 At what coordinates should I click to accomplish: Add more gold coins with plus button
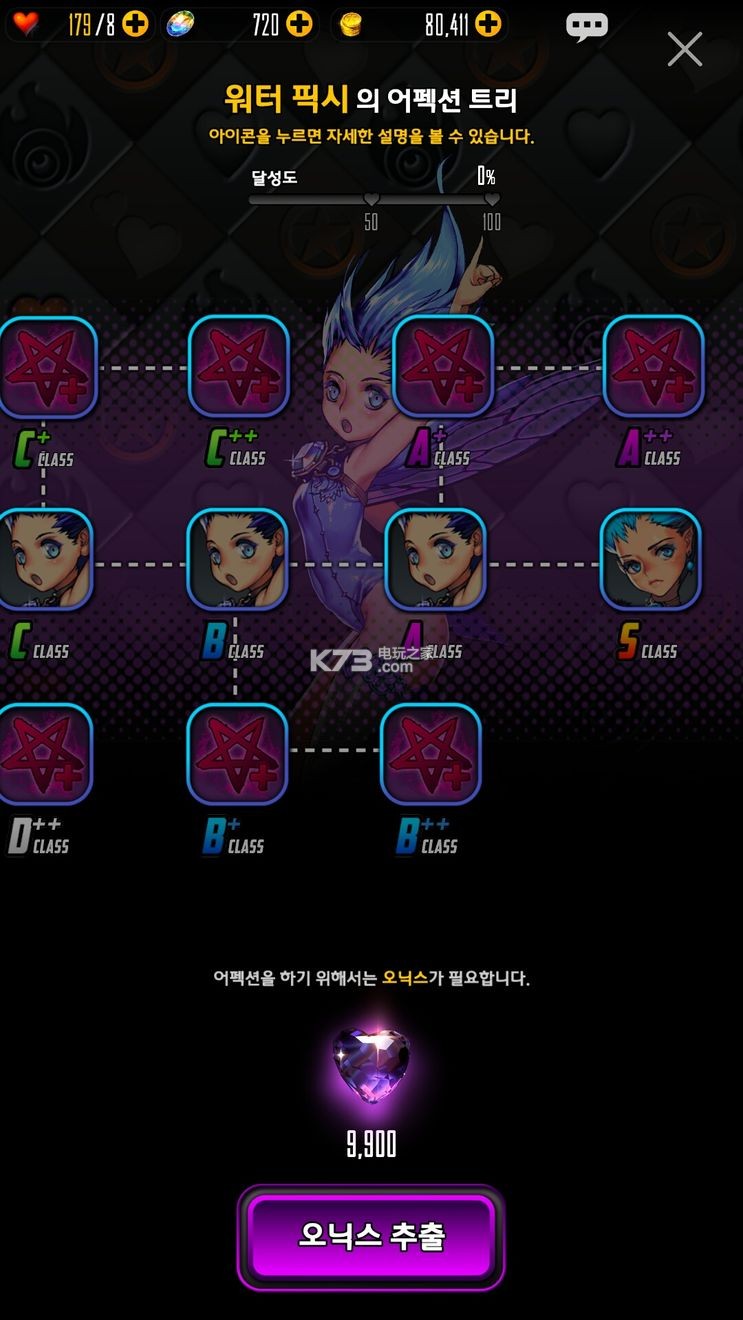pos(488,25)
